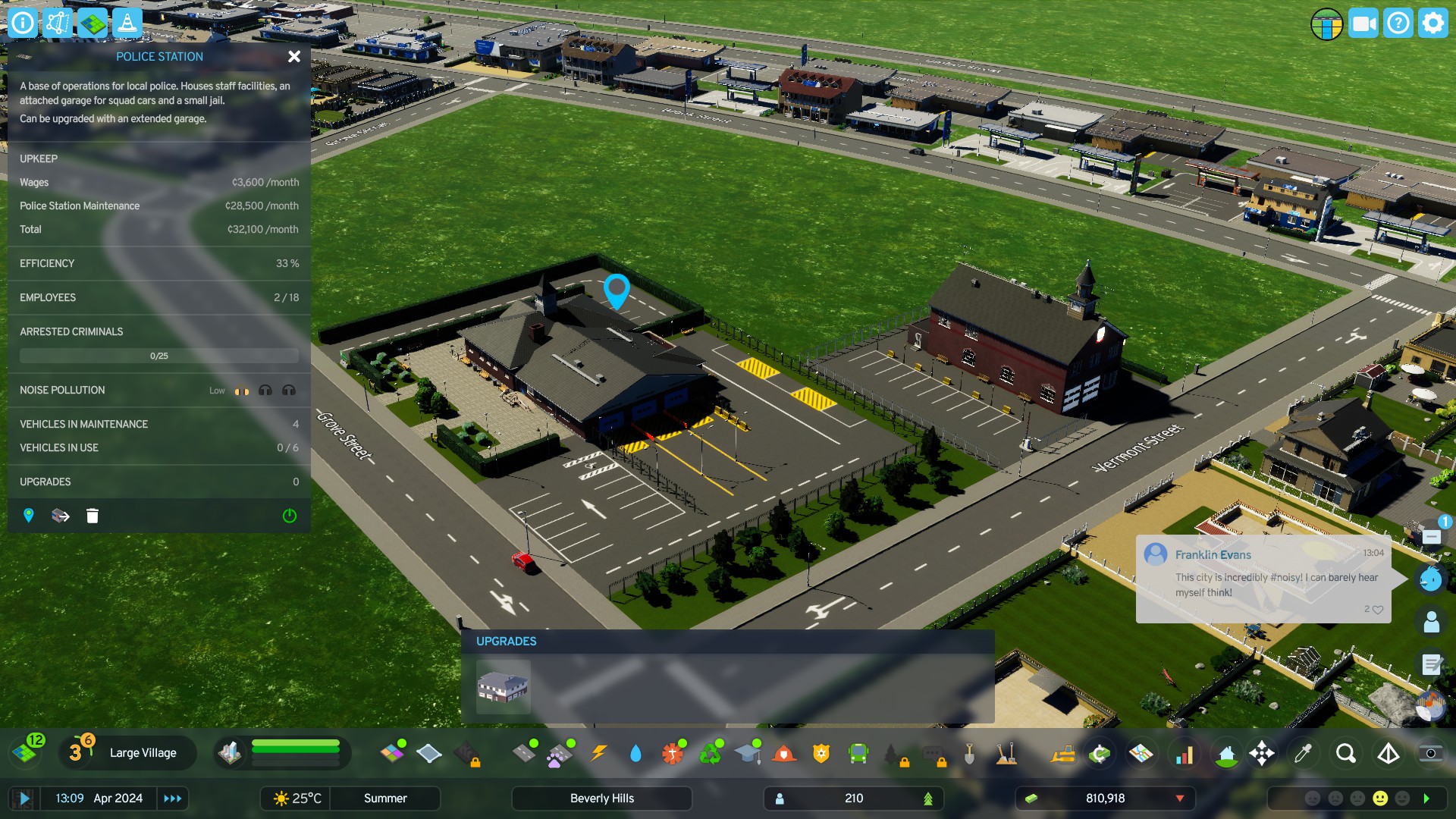Toggle the police station power off

tap(289, 516)
